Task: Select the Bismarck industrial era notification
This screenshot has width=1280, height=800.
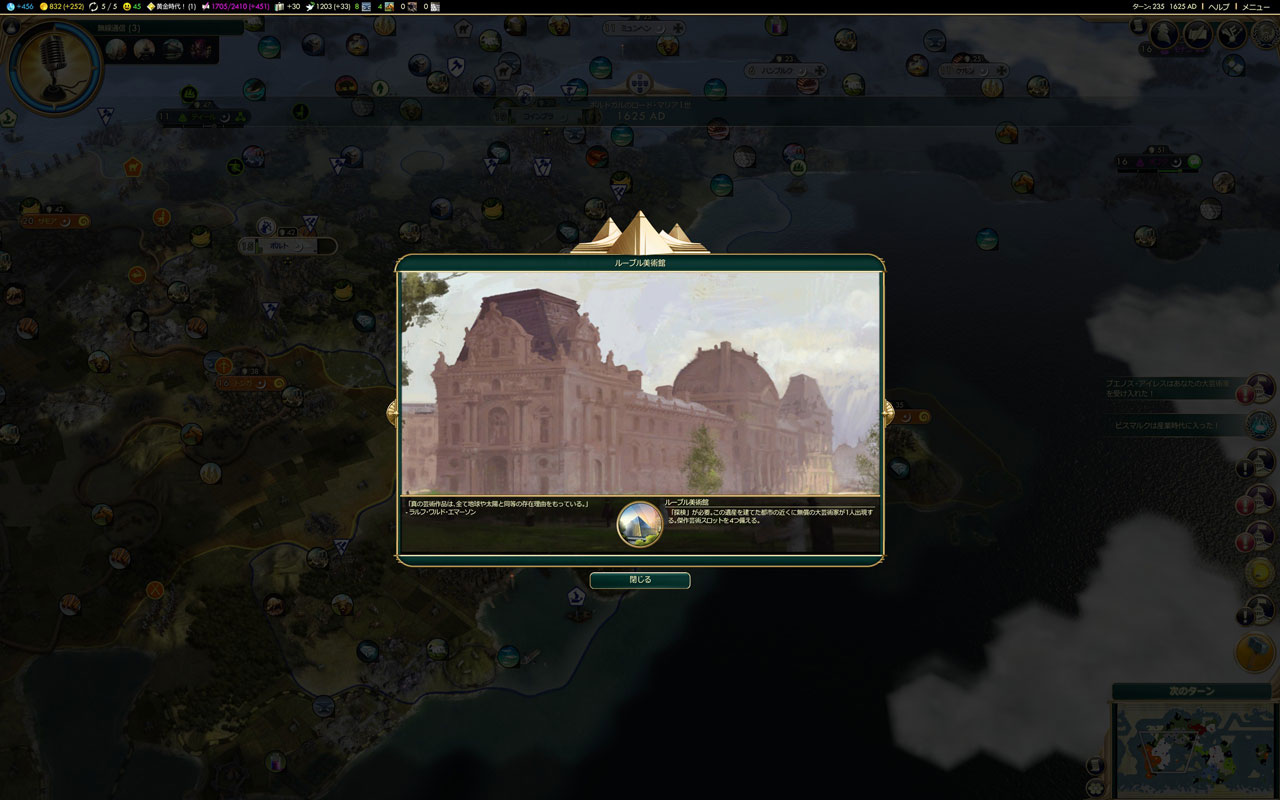Action: (x=1261, y=425)
